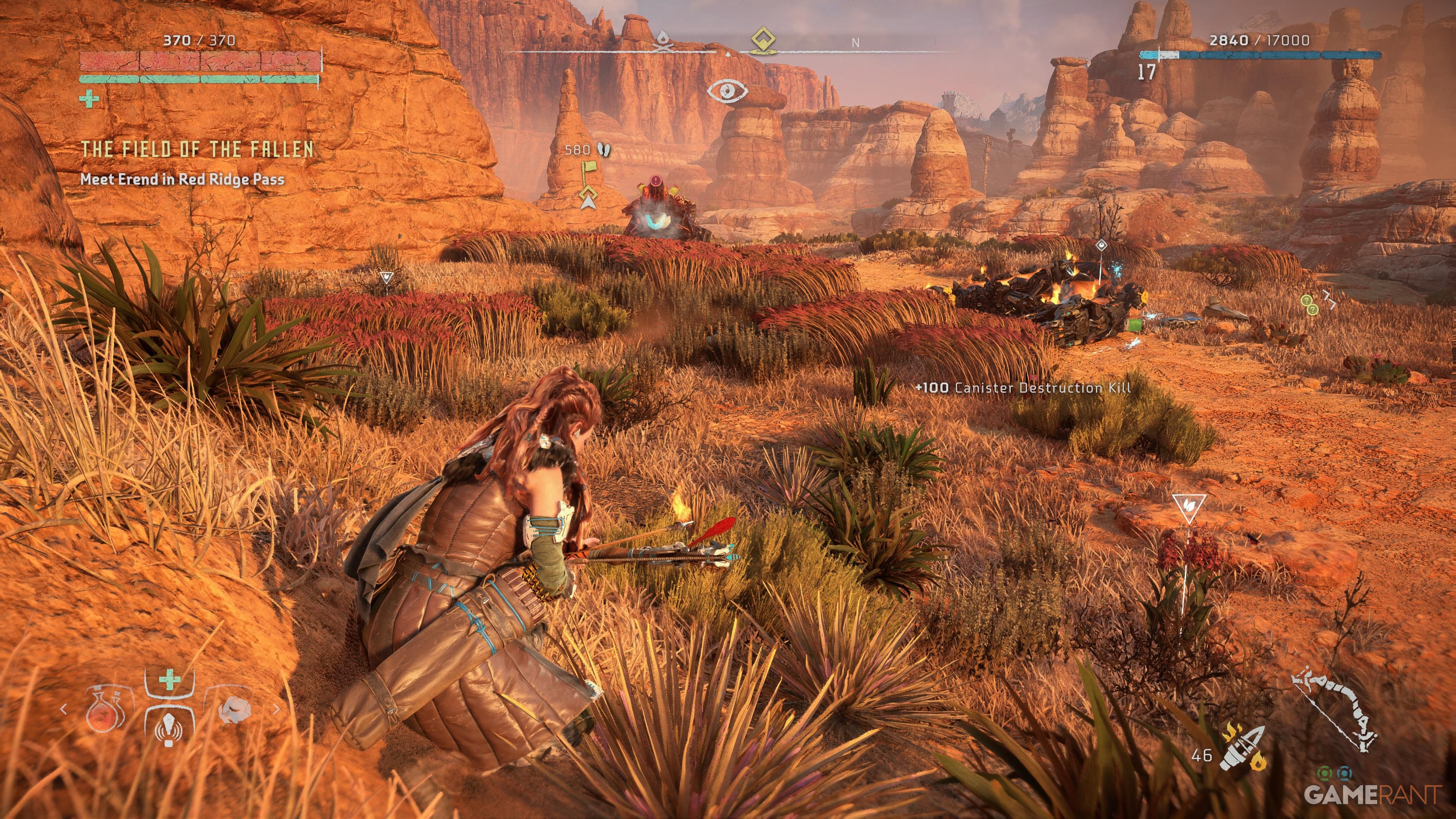Screen dimensions: 1456x819
Task: Open The Field of the Fallen quest tracker
Action: coord(197,149)
